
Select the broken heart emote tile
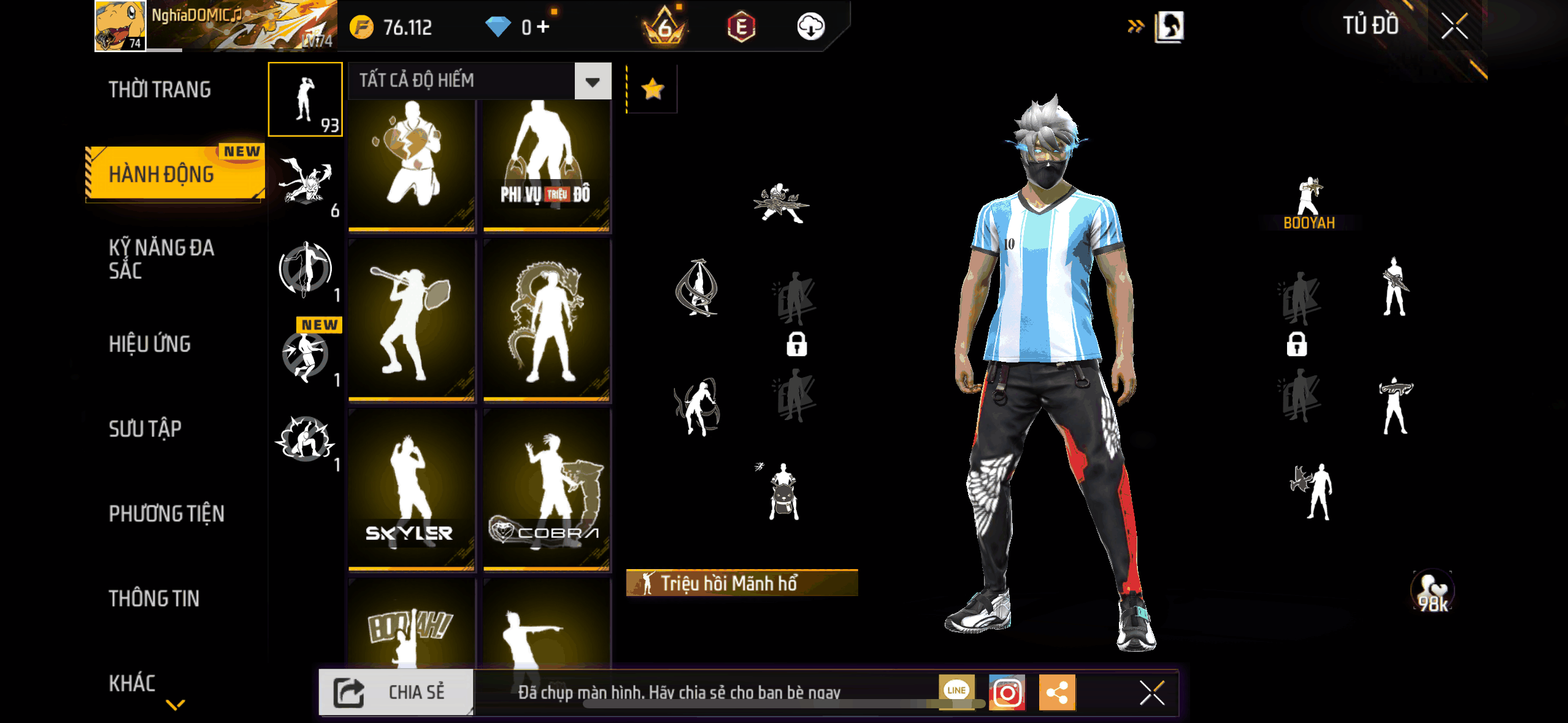411,164
